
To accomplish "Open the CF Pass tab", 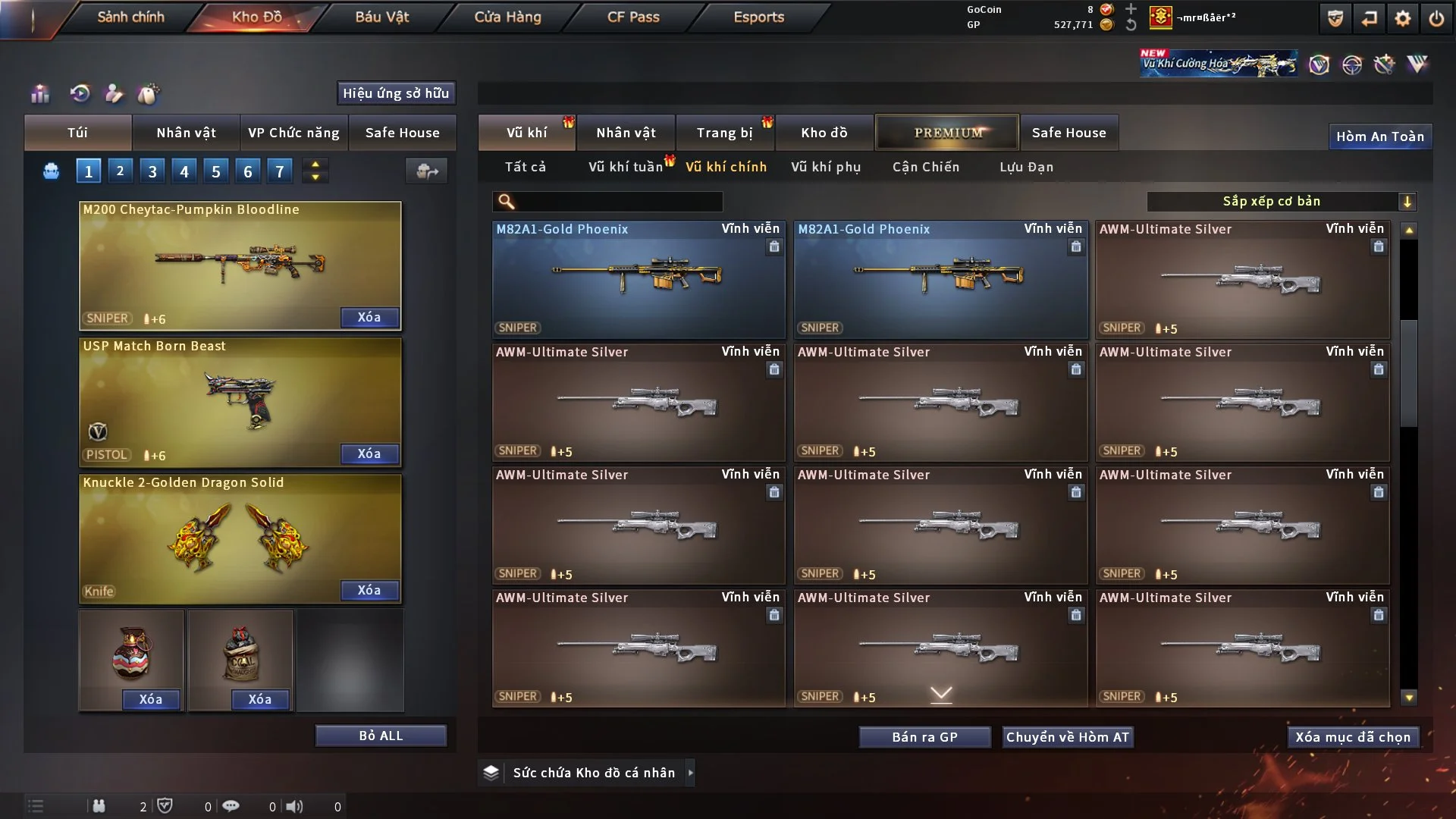I will (x=633, y=17).
